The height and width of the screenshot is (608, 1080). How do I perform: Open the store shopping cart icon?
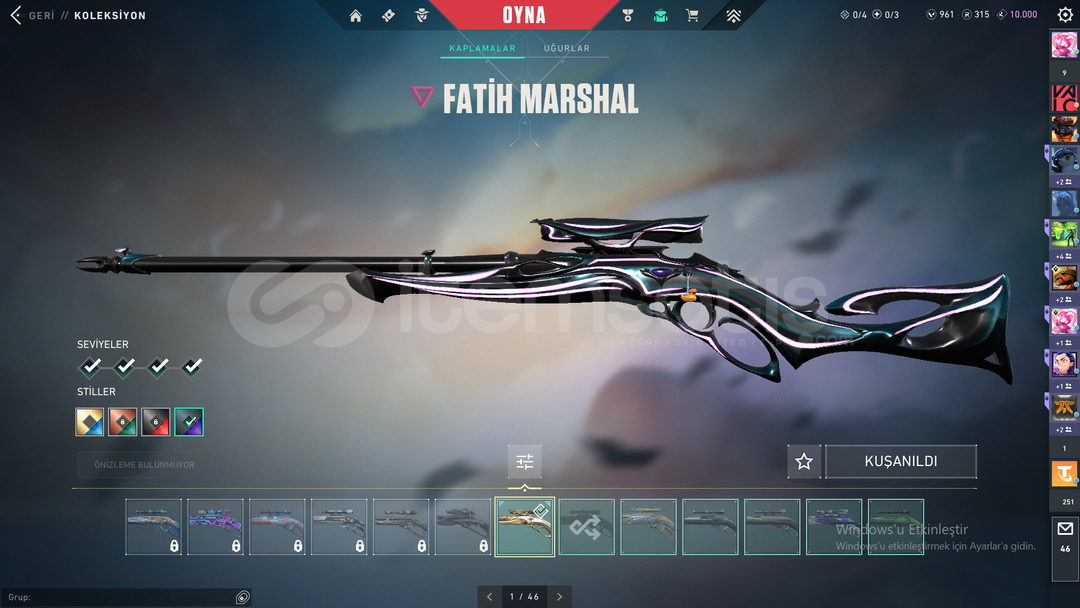point(692,15)
